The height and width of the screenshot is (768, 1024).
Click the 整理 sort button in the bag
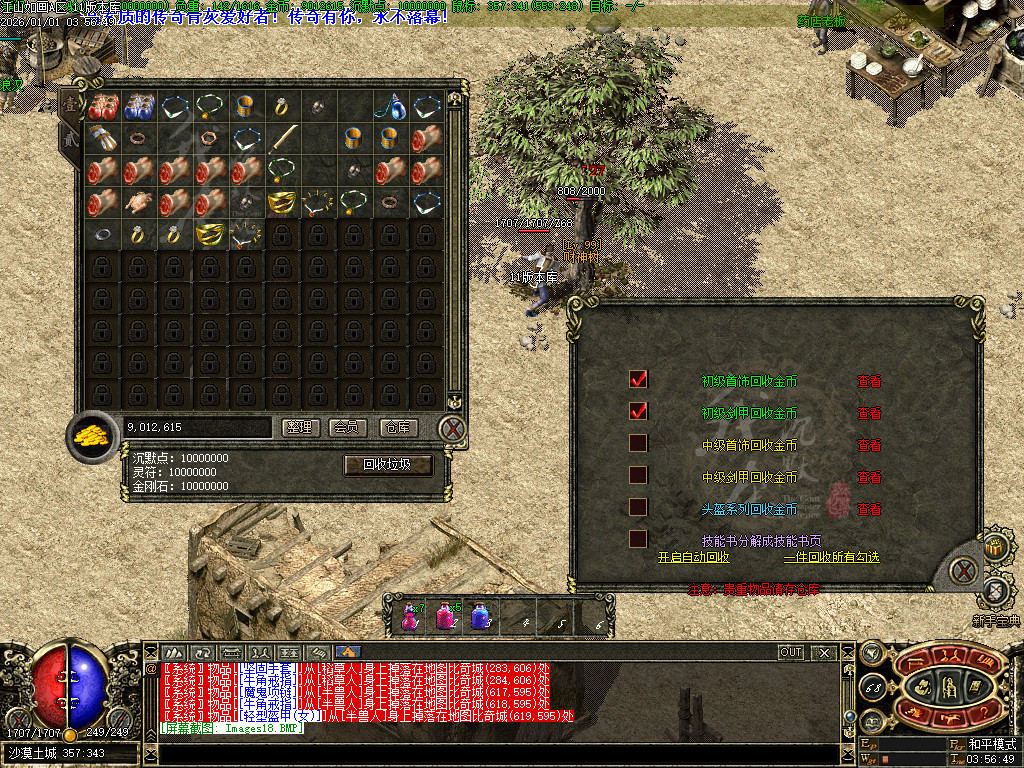301,428
